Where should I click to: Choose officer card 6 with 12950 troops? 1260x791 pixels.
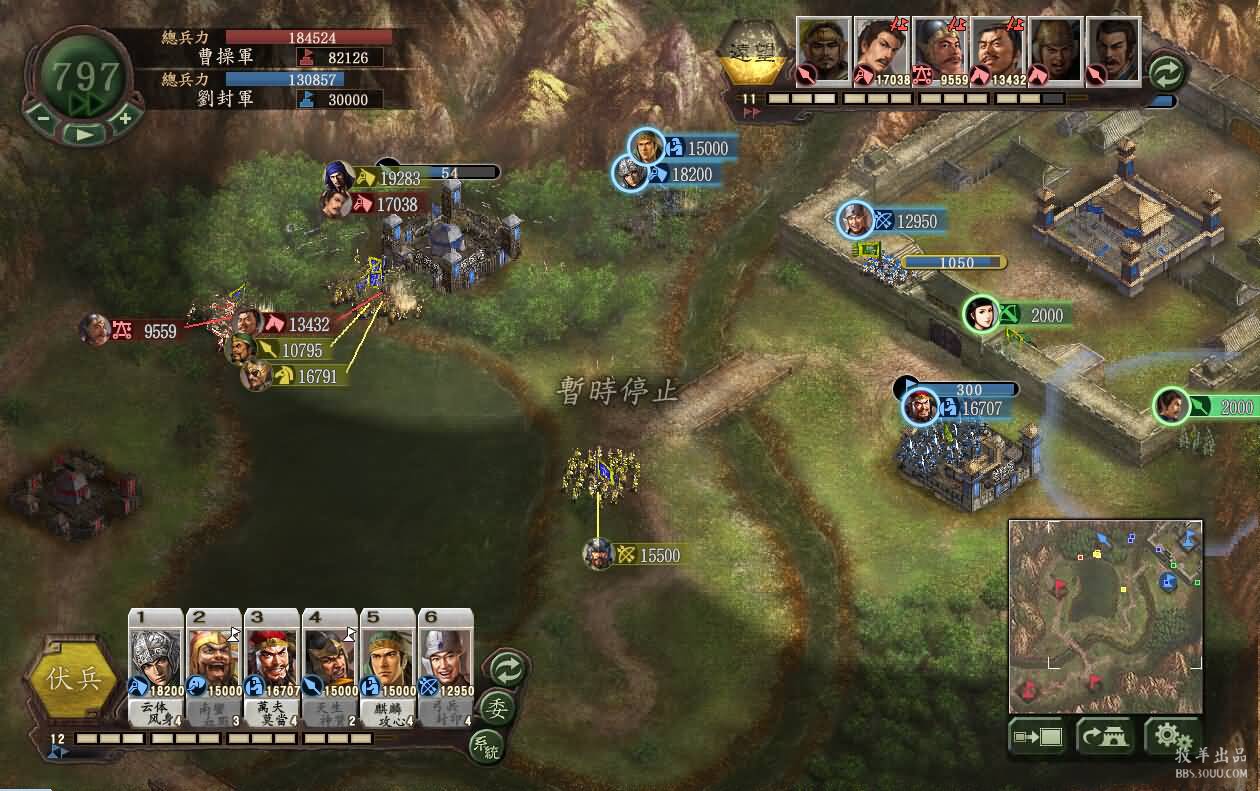(x=445, y=666)
